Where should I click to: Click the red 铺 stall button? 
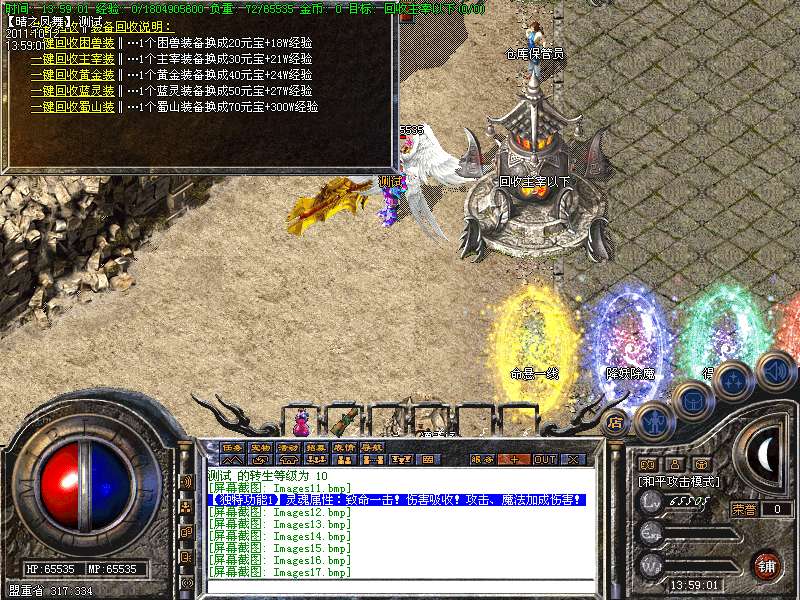point(768,566)
